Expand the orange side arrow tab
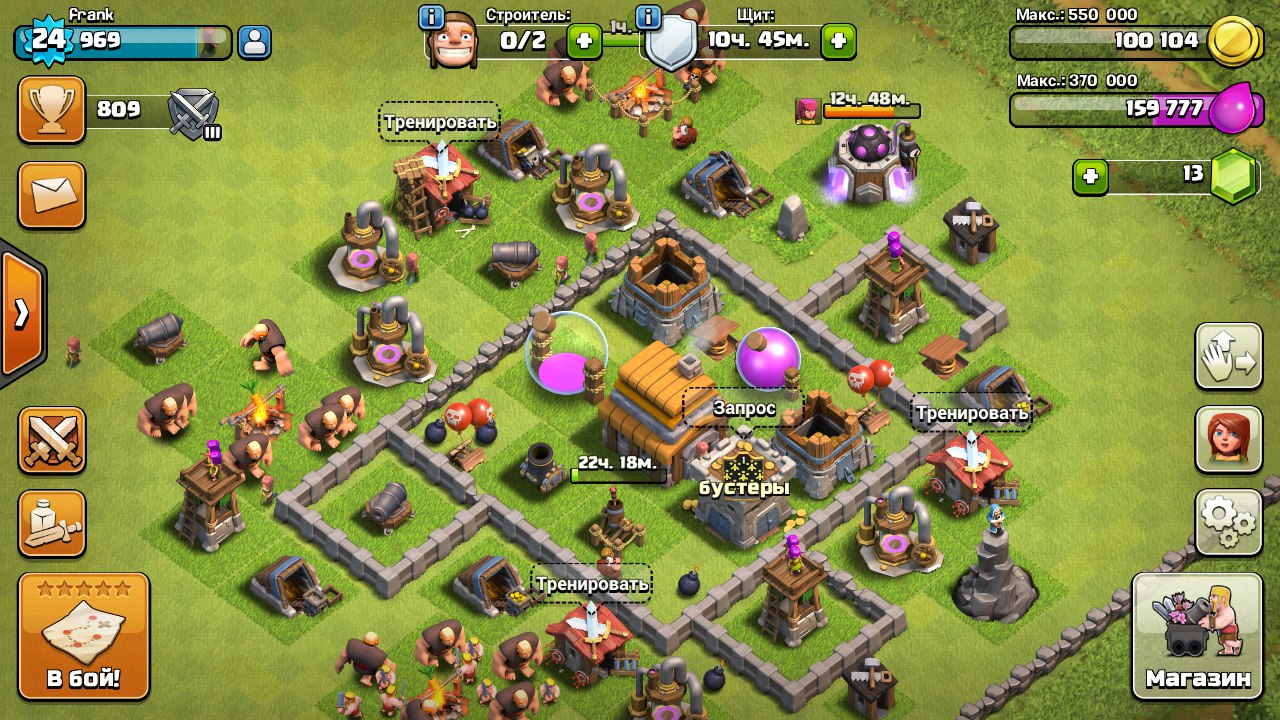 click(x=22, y=313)
